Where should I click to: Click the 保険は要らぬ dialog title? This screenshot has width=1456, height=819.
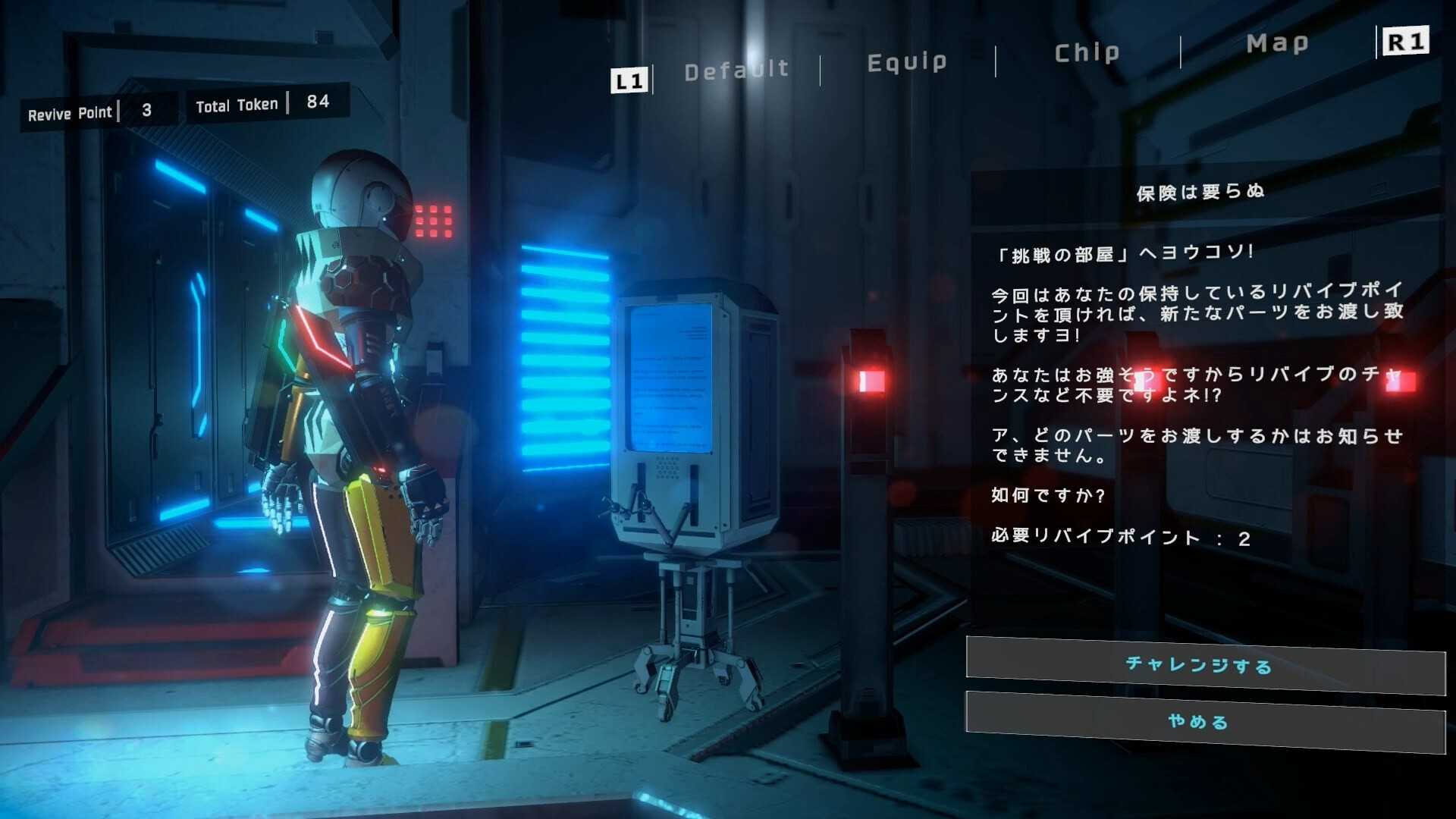(x=1200, y=192)
